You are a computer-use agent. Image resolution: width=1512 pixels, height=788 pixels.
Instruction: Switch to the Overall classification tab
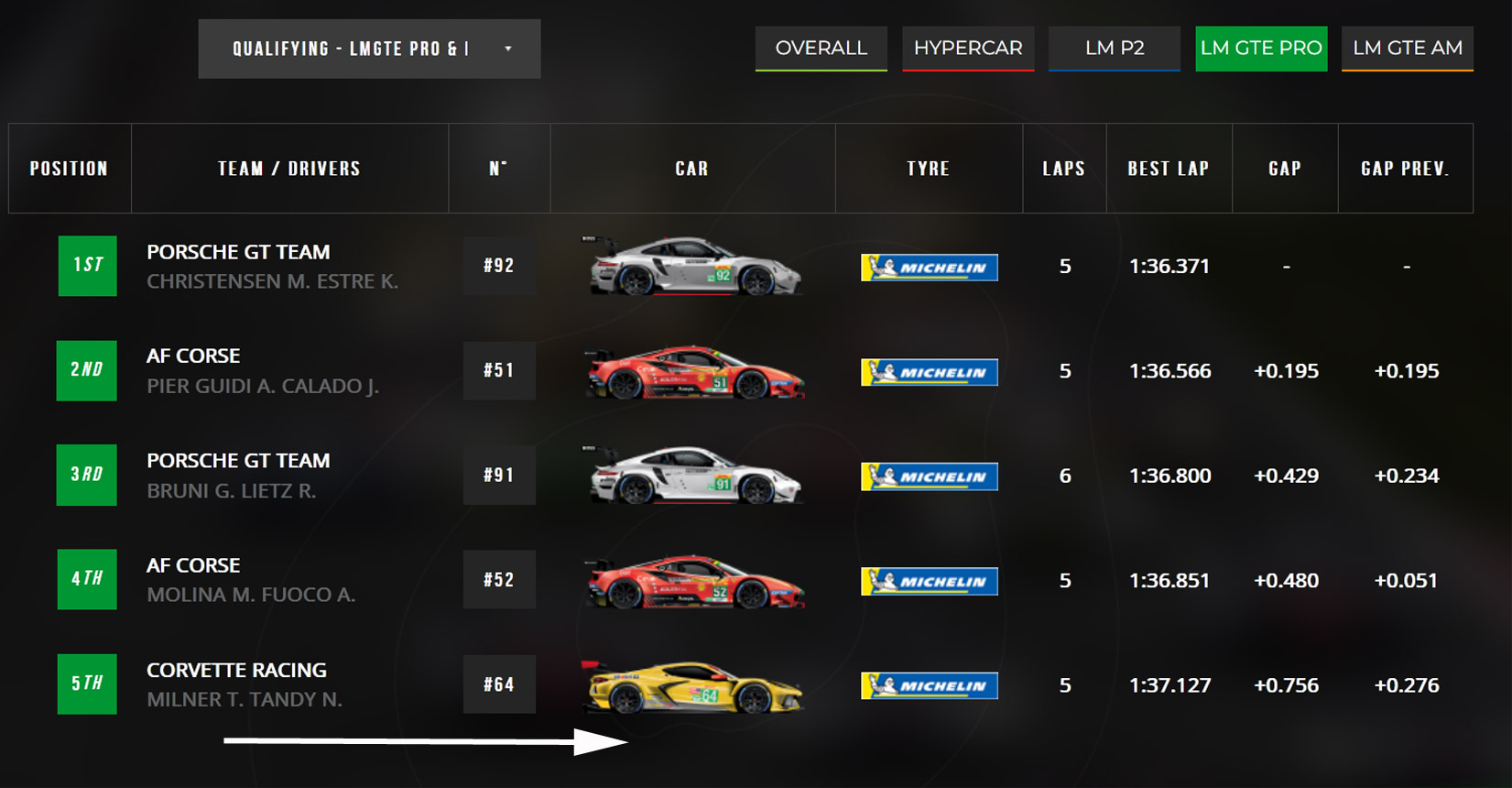point(821,48)
